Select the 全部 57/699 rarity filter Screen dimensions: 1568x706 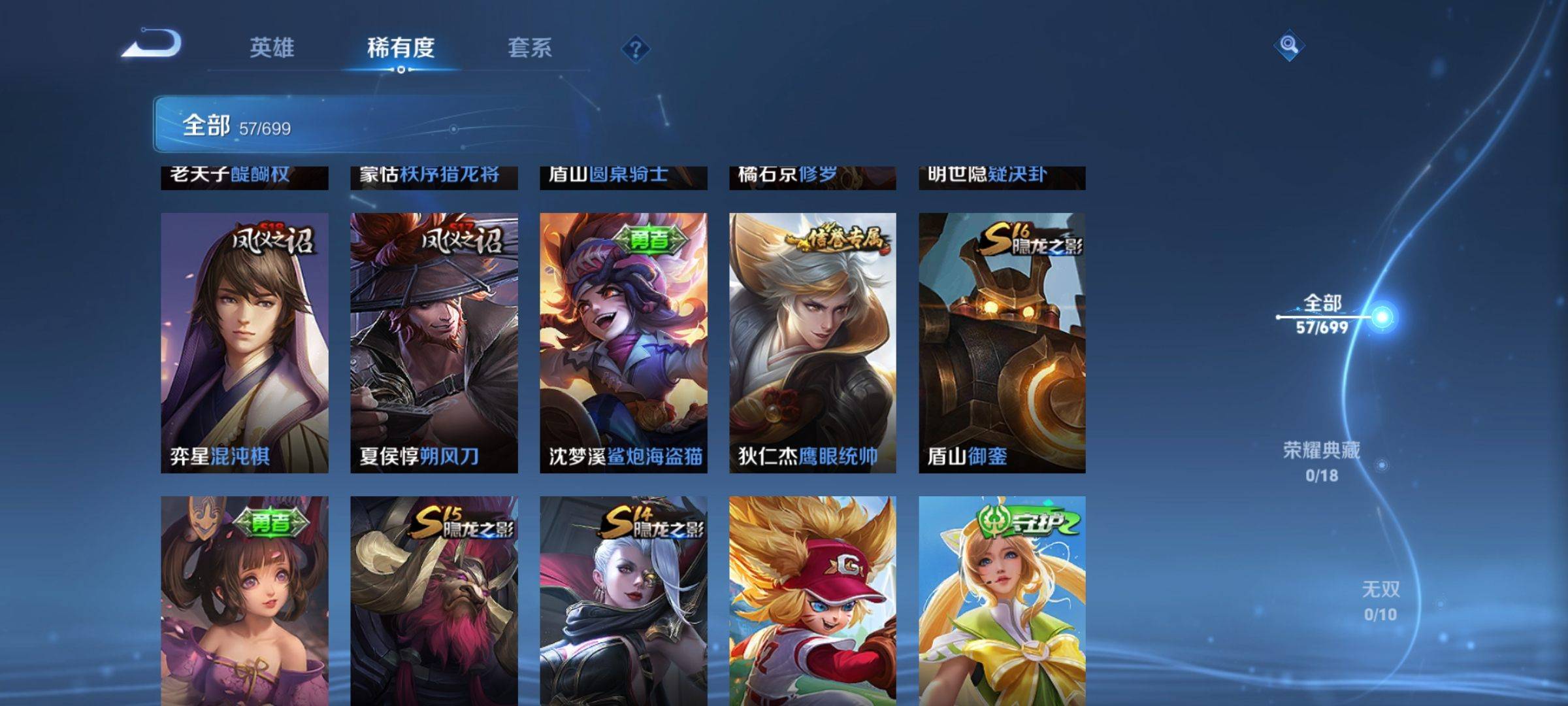point(1322,314)
